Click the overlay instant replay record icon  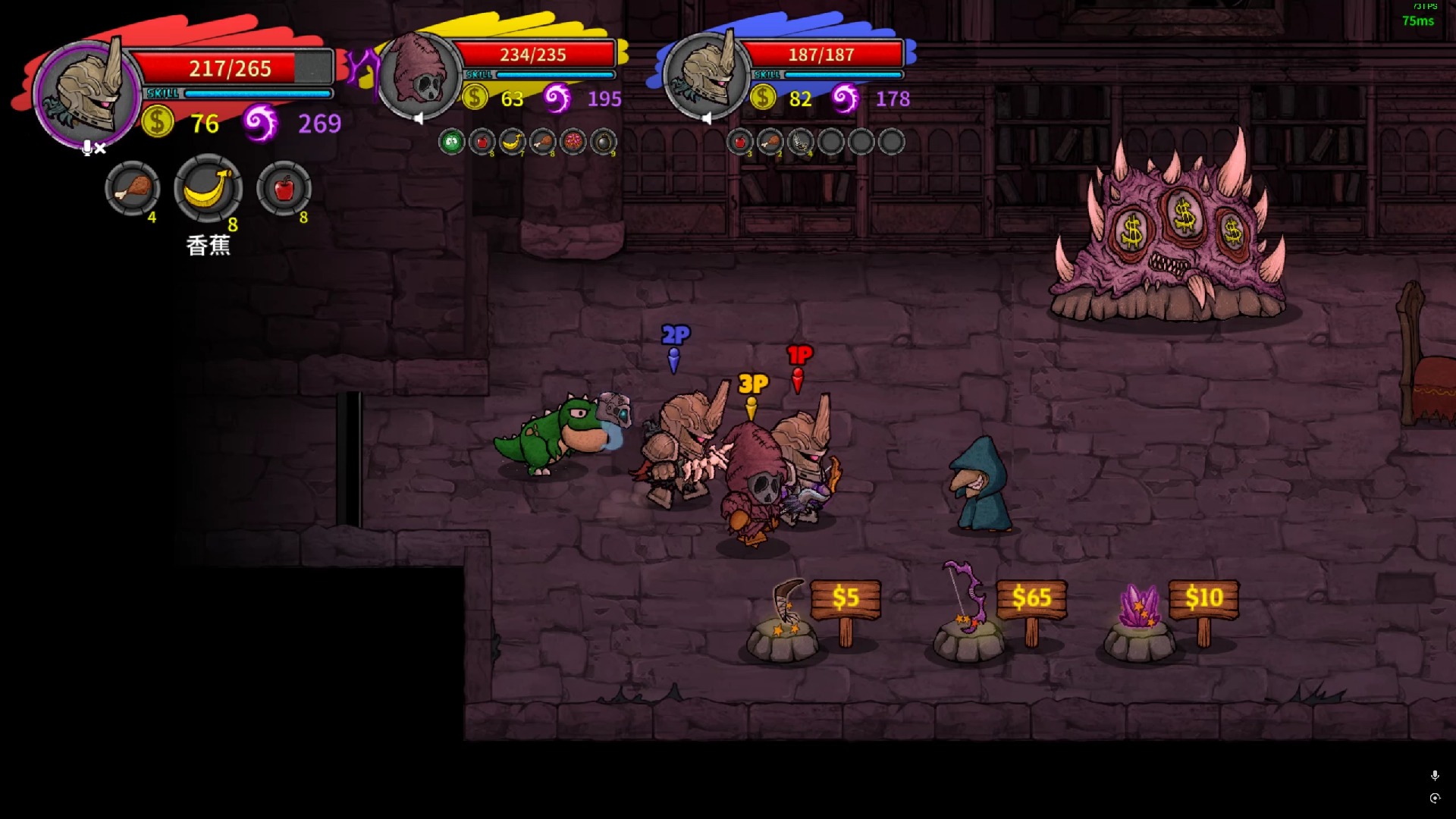(1435, 798)
